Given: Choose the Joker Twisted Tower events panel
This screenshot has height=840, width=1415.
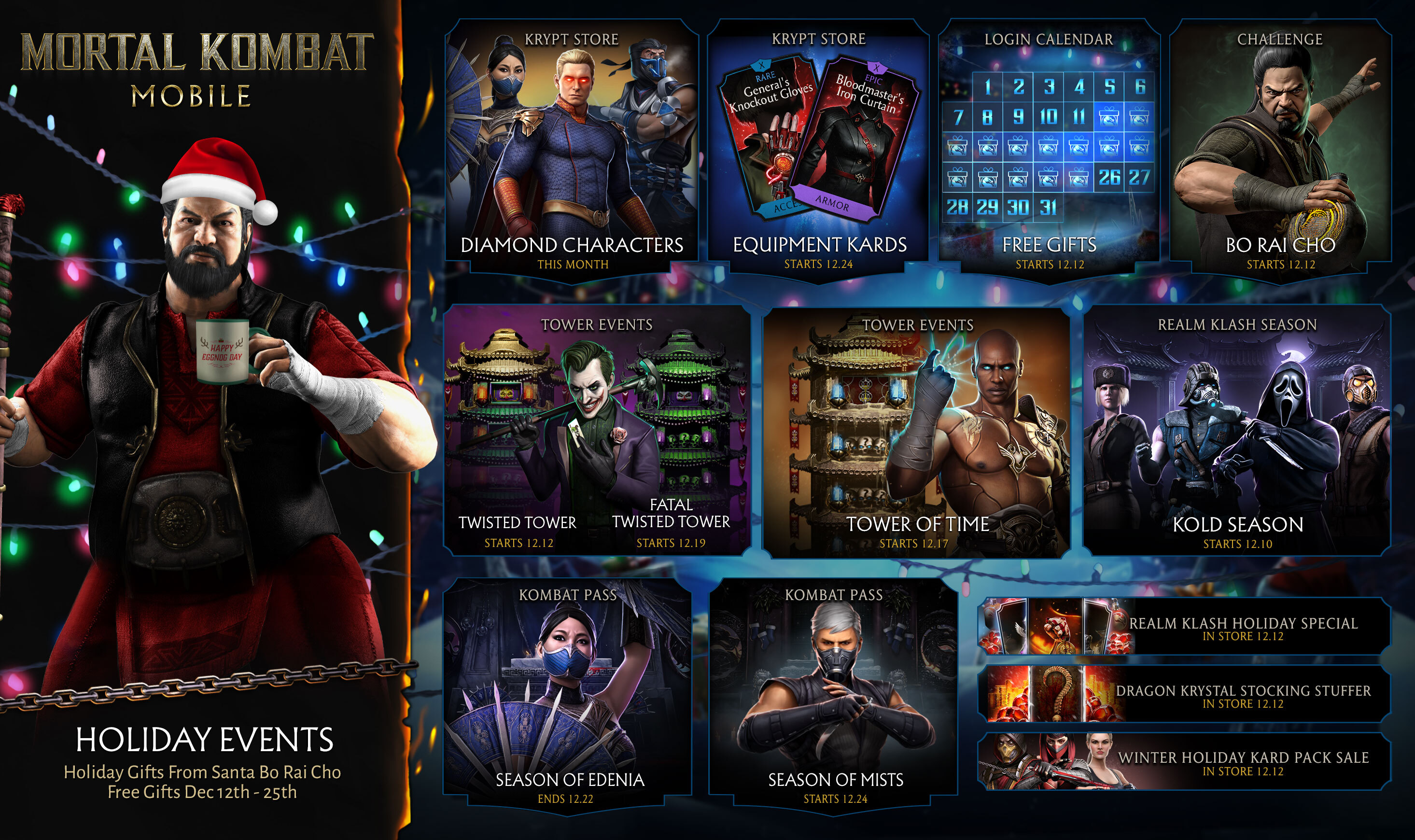Looking at the screenshot, I should click(597, 430).
